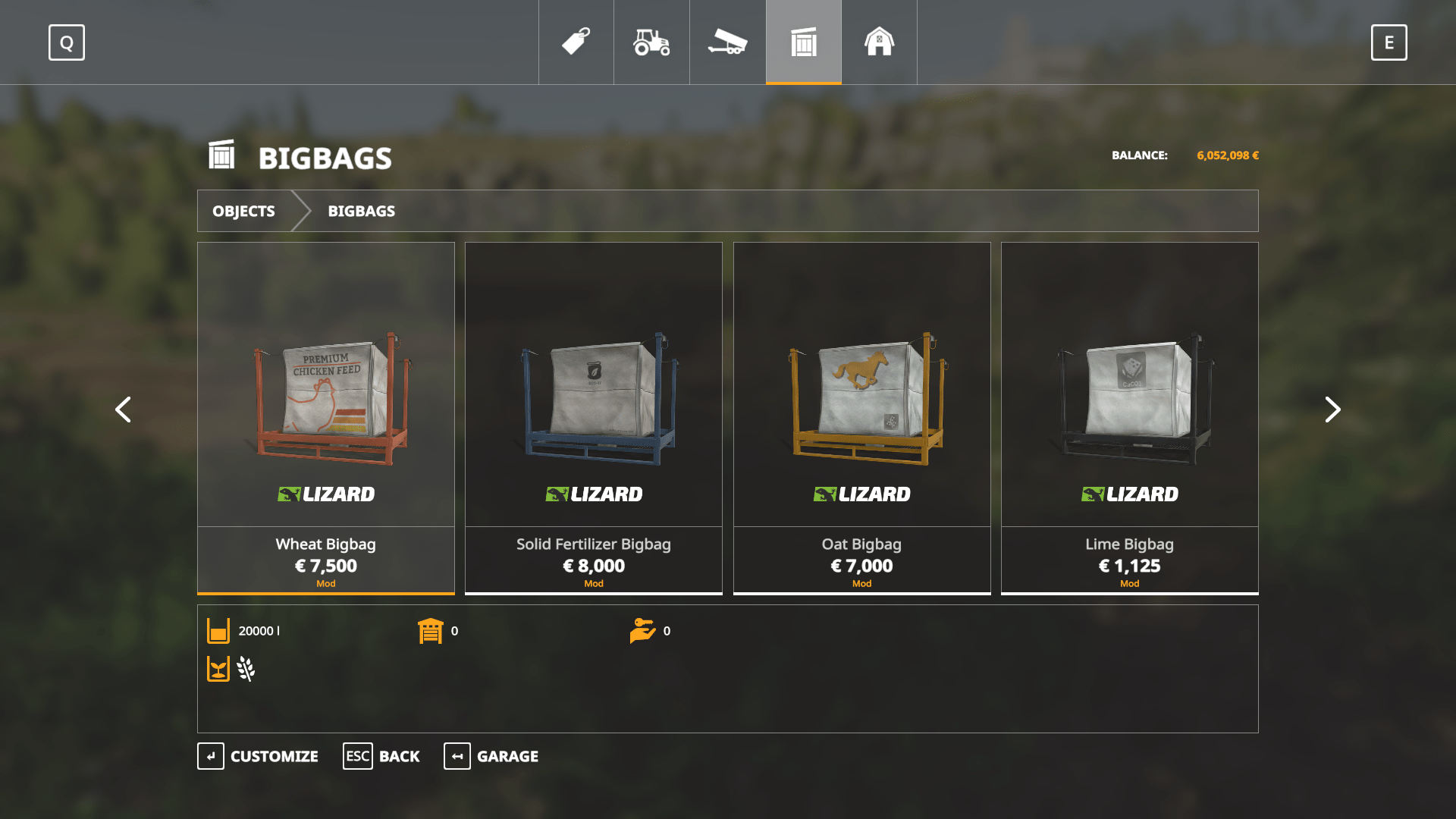This screenshot has width=1456, height=819.
Task: Open the price tag shop tab
Action: [576, 42]
